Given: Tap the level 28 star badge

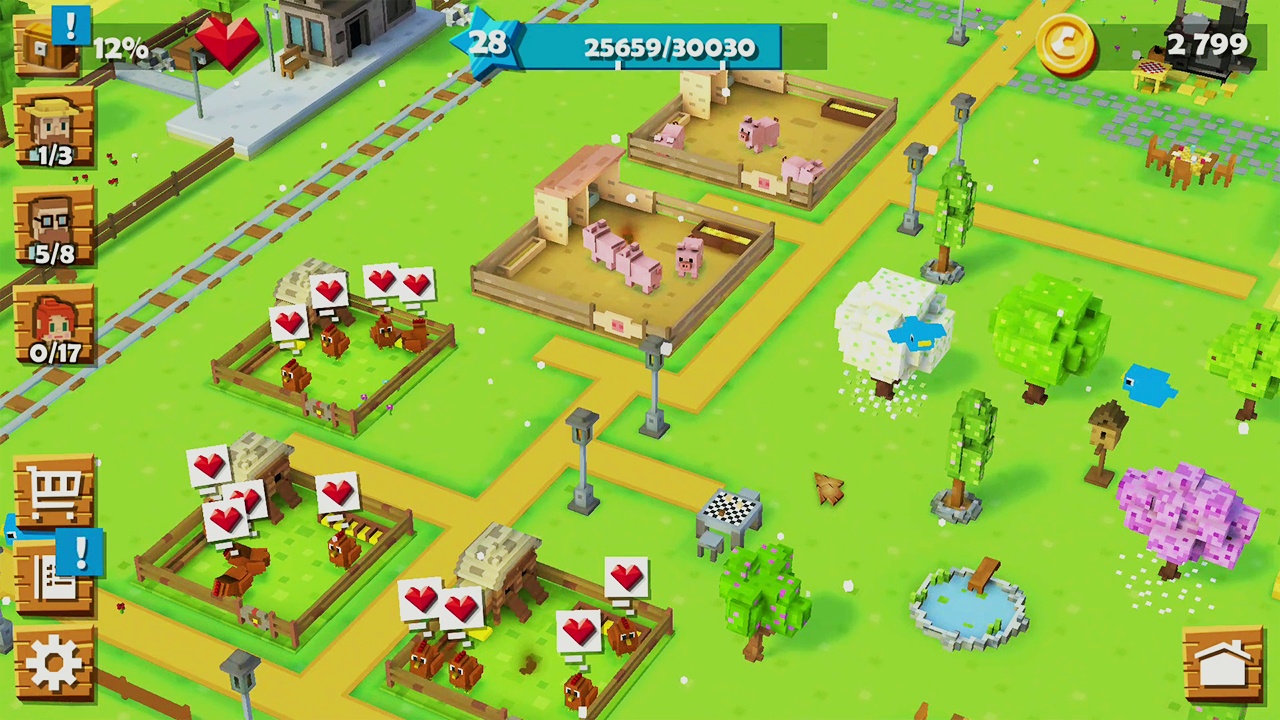Looking at the screenshot, I should pyautogui.click(x=489, y=43).
